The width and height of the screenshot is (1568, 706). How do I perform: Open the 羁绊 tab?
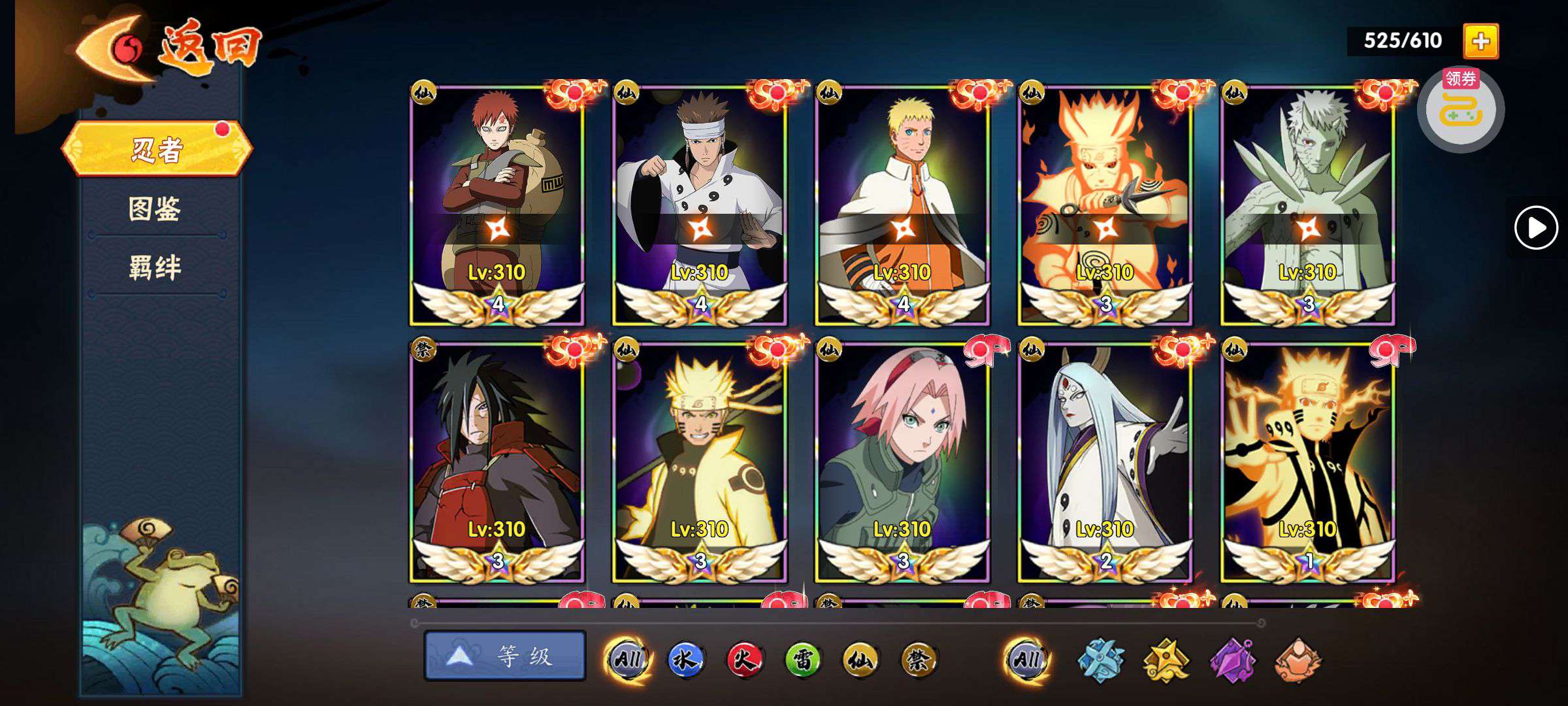[155, 268]
